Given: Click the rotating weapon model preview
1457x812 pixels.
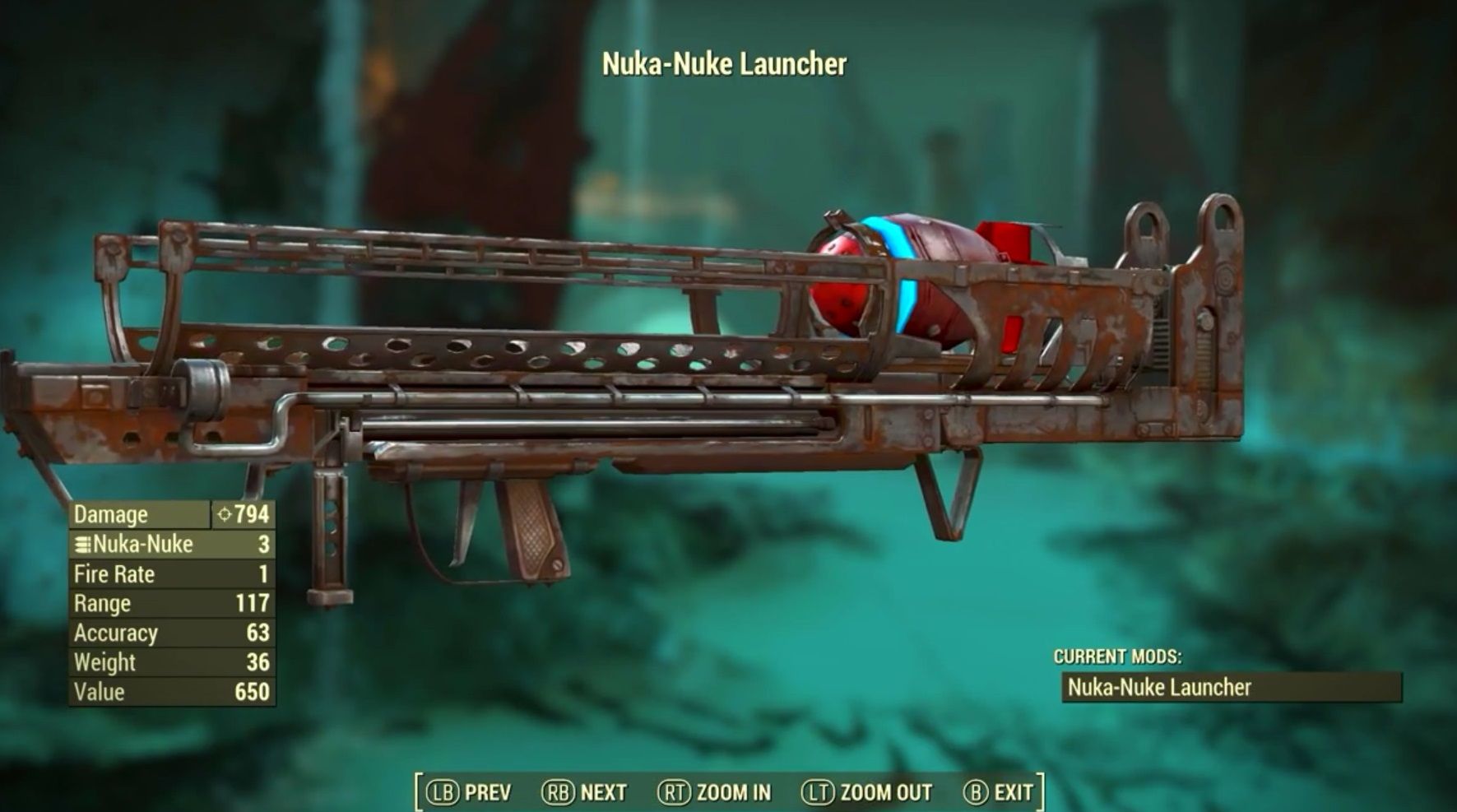Looking at the screenshot, I should (724, 354).
